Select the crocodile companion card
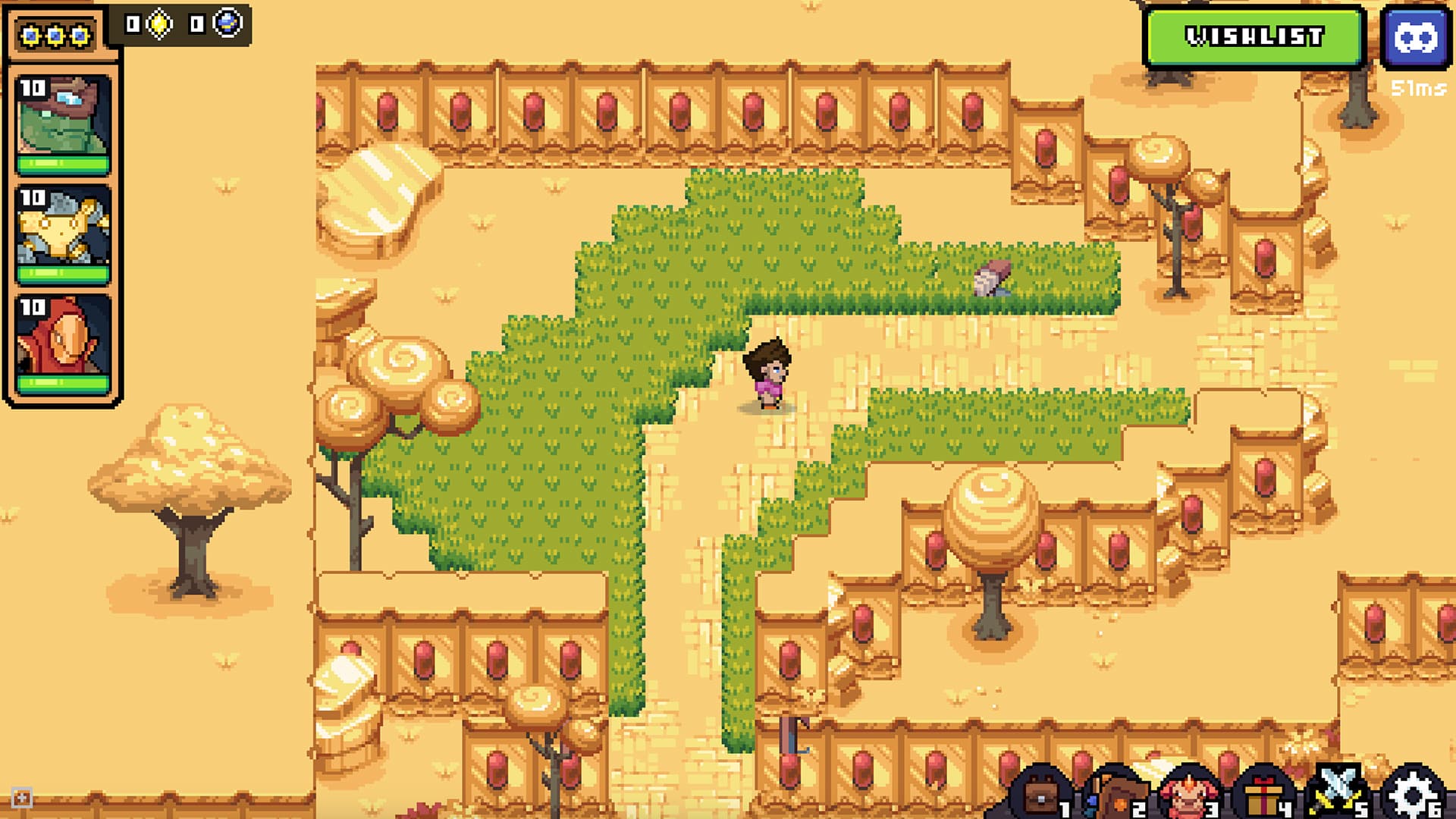 (x=64, y=121)
